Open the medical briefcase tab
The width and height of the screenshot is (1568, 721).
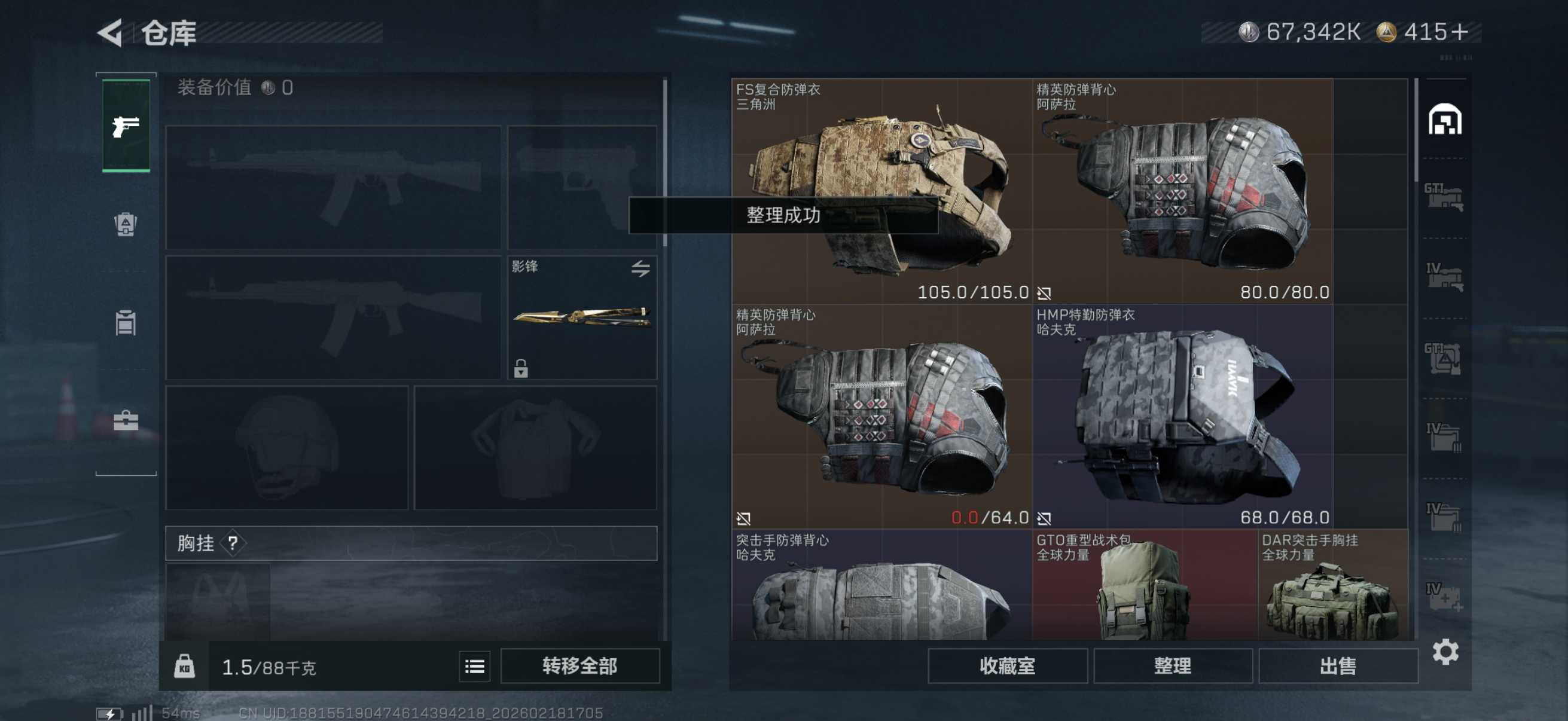[126, 420]
